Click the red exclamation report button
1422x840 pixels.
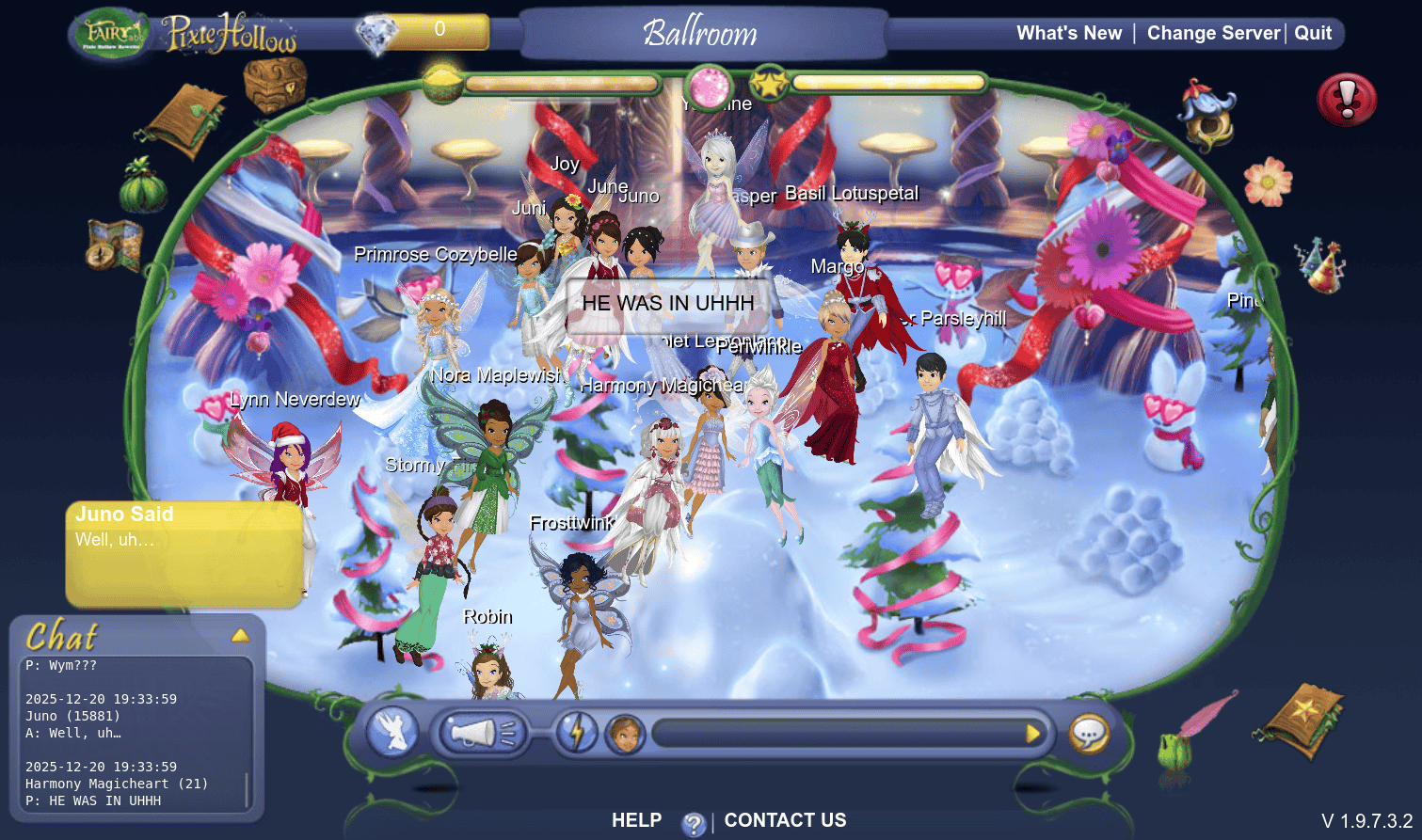coord(1347,100)
